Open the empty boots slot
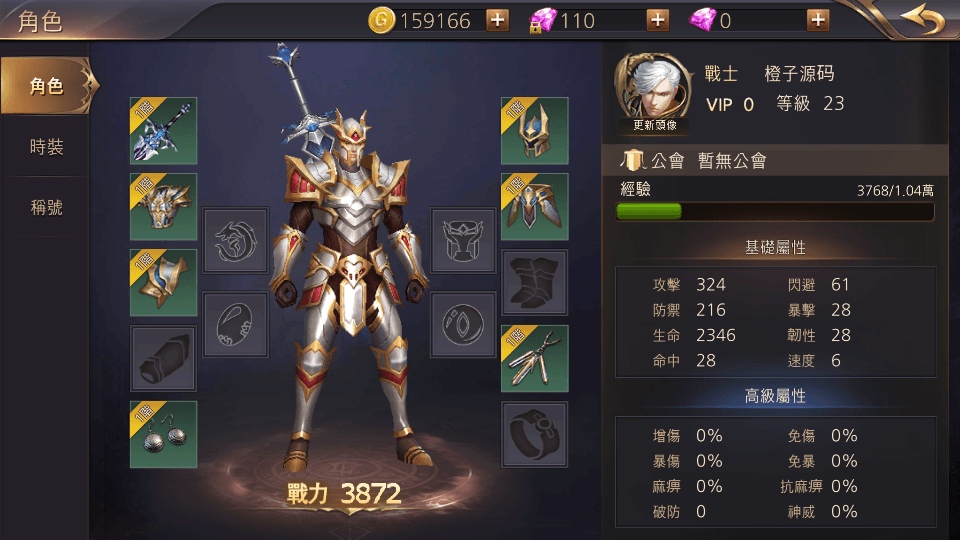Screen dimensions: 960x540 [535, 282]
